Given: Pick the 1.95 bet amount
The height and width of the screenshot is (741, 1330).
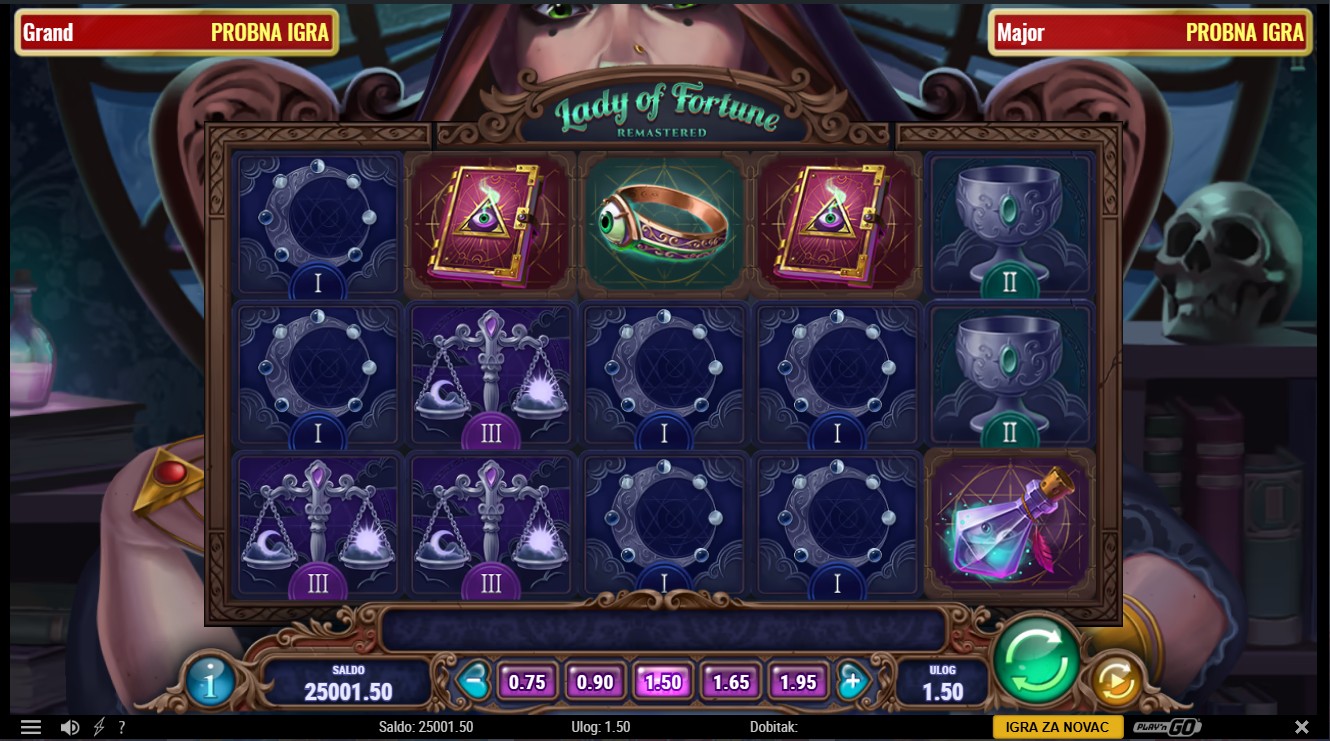Looking at the screenshot, I should pyautogui.click(x=798, y=682).
